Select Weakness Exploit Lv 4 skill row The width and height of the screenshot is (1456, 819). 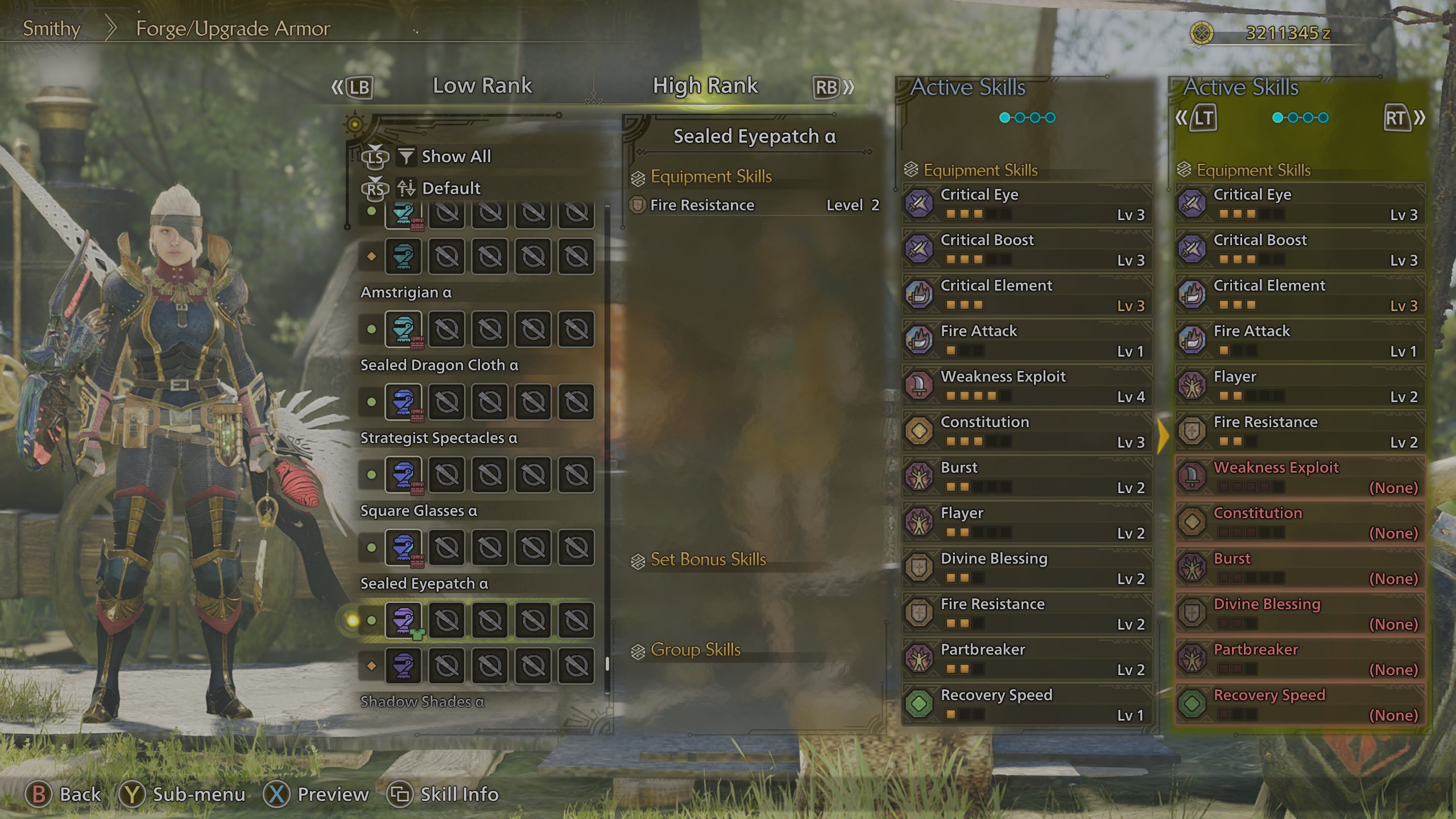click(x=1027, y=386)
